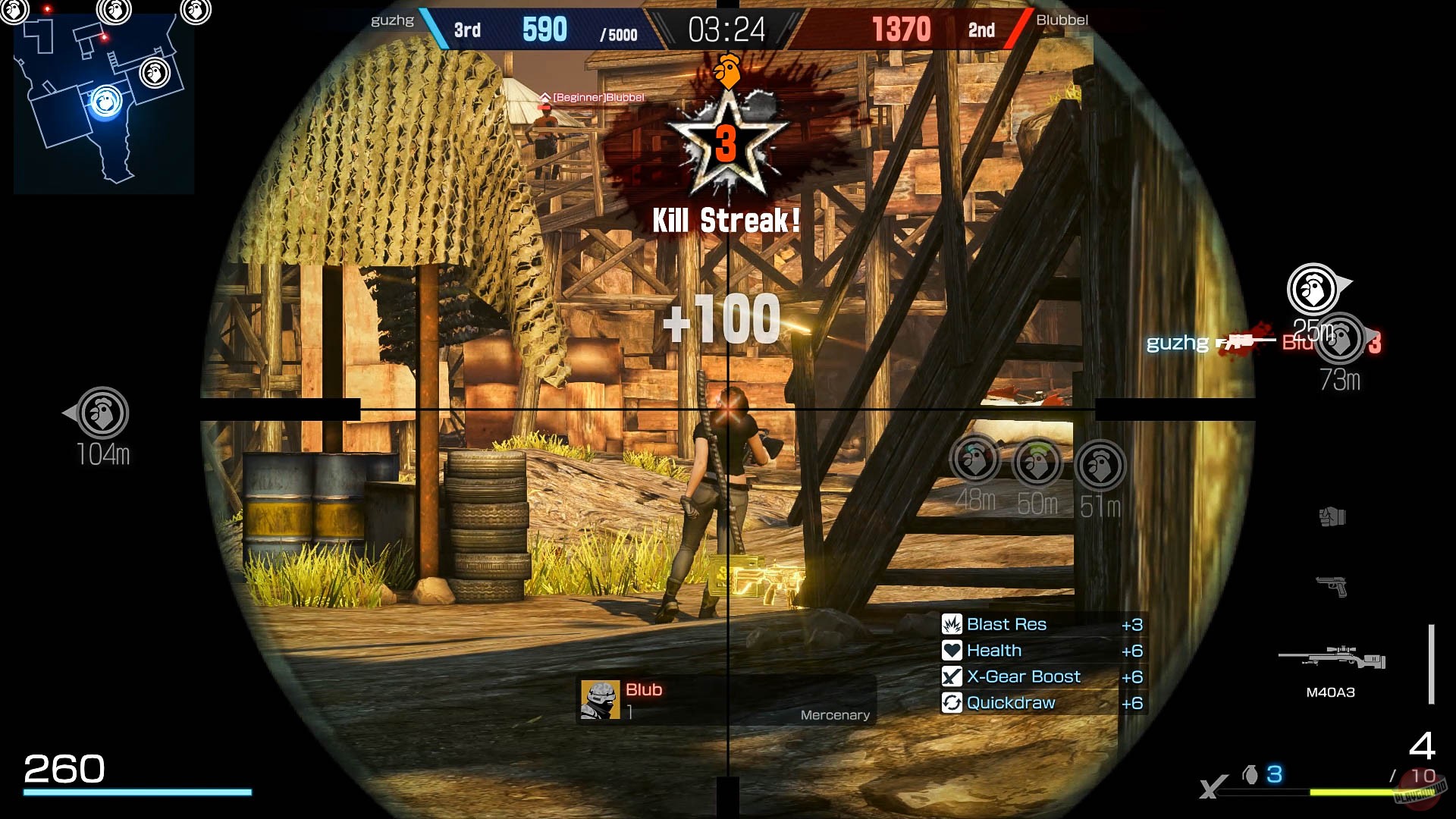The height and width of the screenshot is (819, 1456).
Task: Select the Blubbel scoreboard name tab
Action: (1062, 20)
